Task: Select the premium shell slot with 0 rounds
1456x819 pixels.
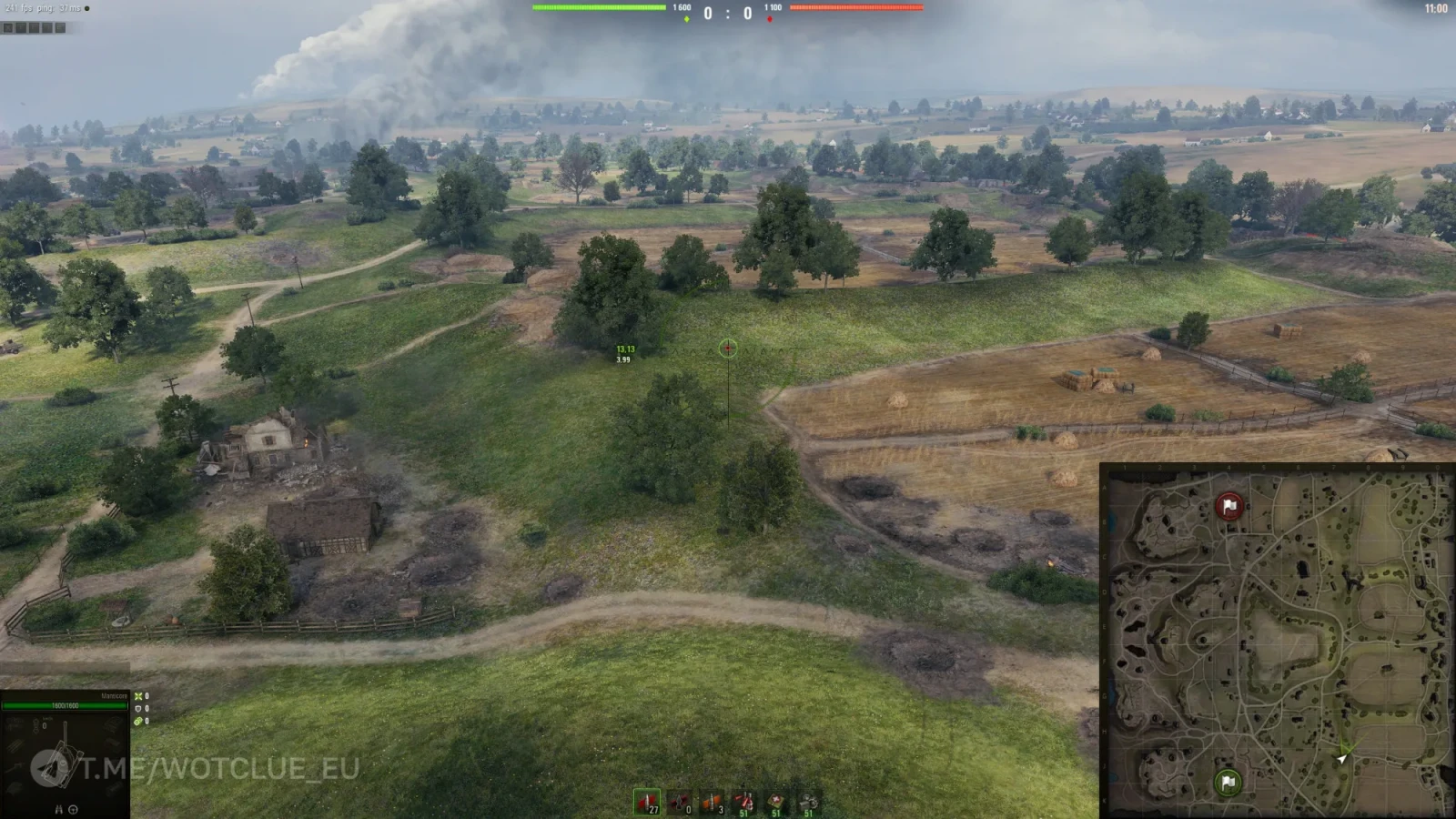Action: (679, 802)
